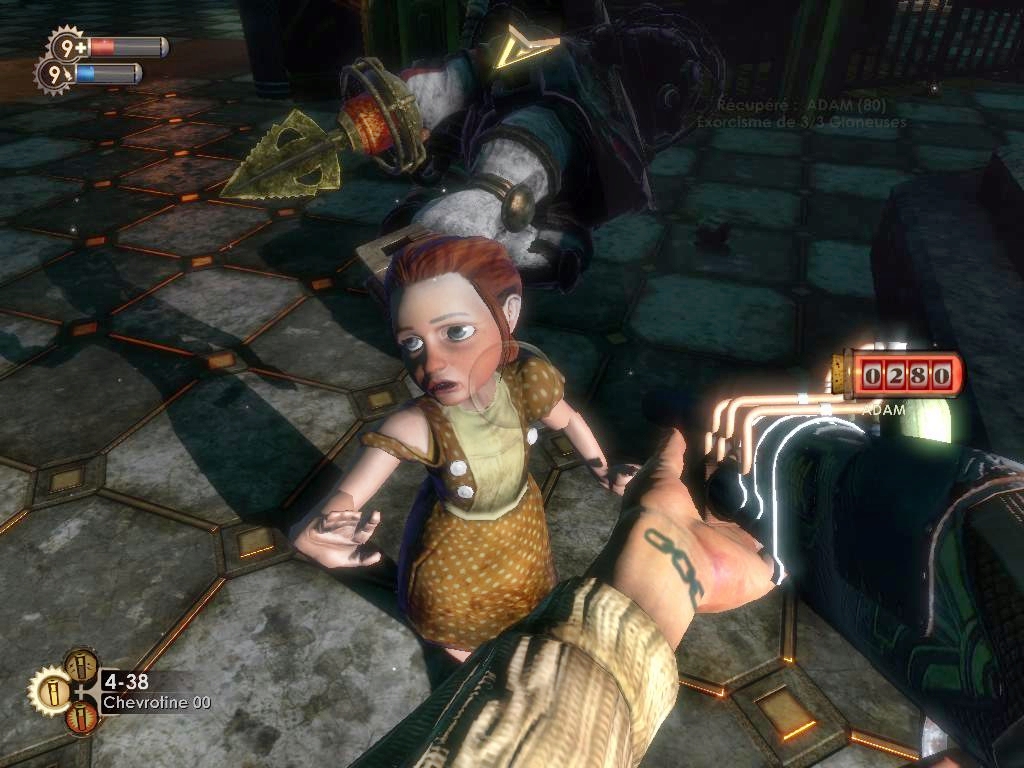Image resolution: width=1024 pixels, height=768 pixels.
Task: Switch to the electric buck ammo icon
Action: 80,665
